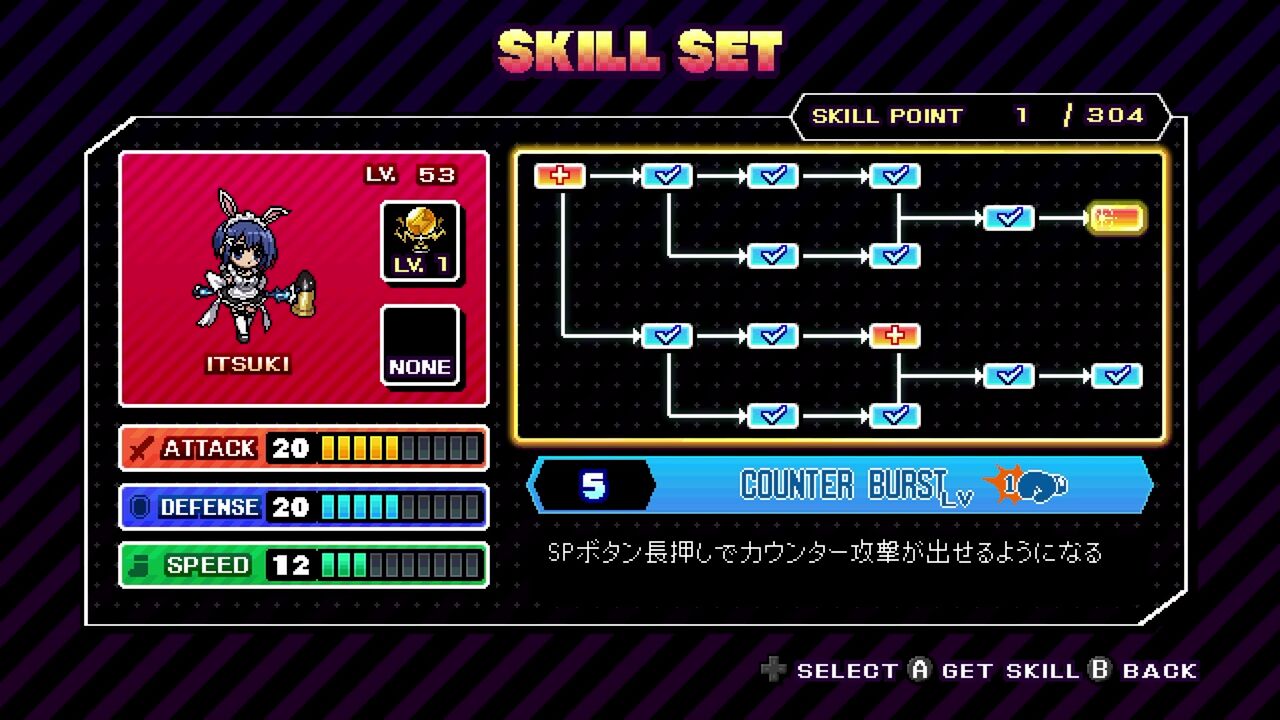This screenshot has width=1280, height=720.
Task: Click the SPEED boot stat icon
Action: 140,565
